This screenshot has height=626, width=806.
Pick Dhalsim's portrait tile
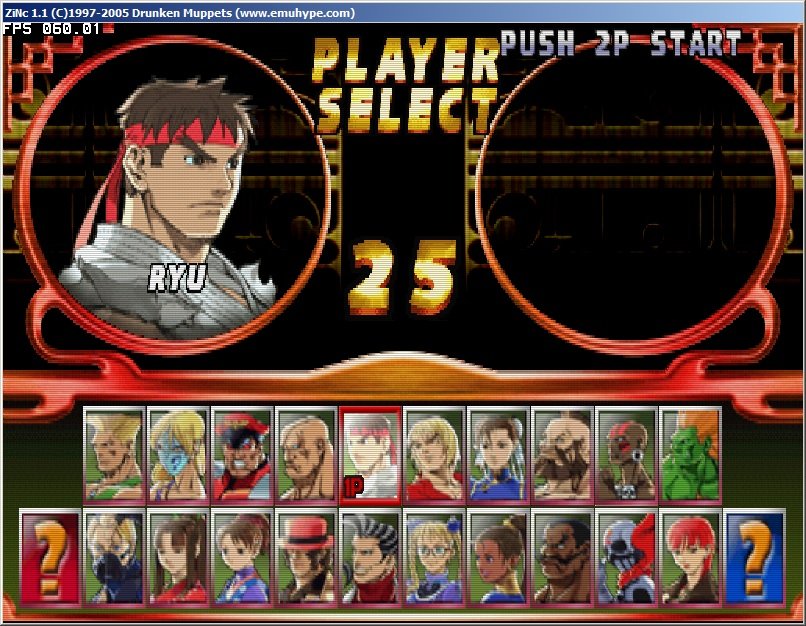pyautogui.click(x=626, y=453)
